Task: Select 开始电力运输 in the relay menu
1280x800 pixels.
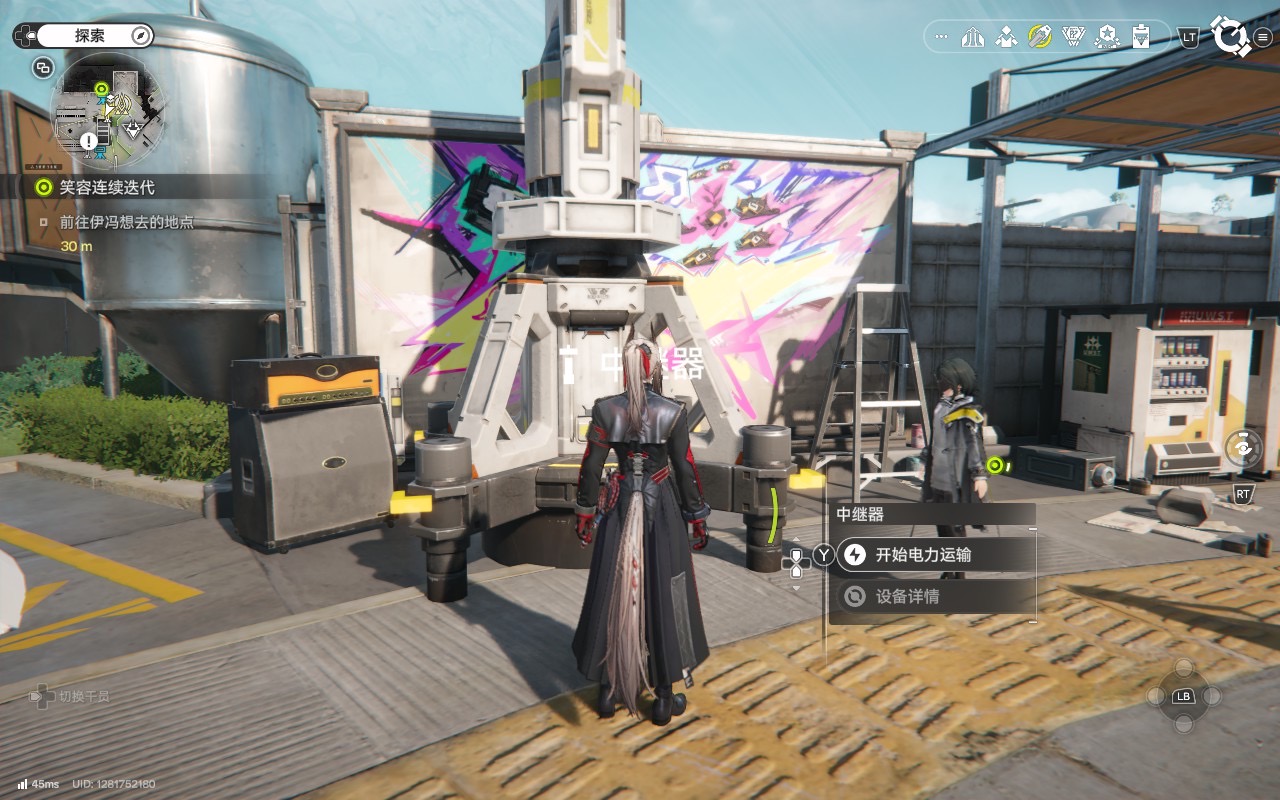Action: (922, 555)
